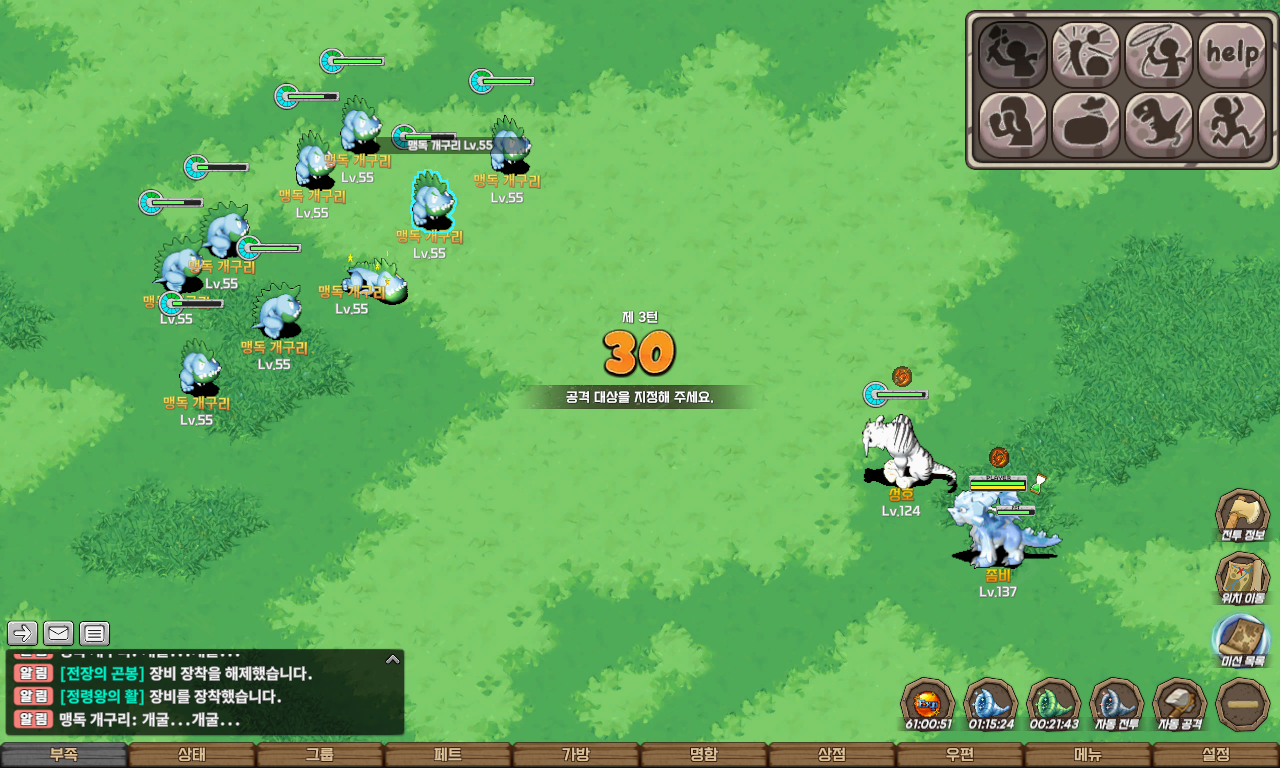Expand the chat log with the arrow

pos(393,659)
